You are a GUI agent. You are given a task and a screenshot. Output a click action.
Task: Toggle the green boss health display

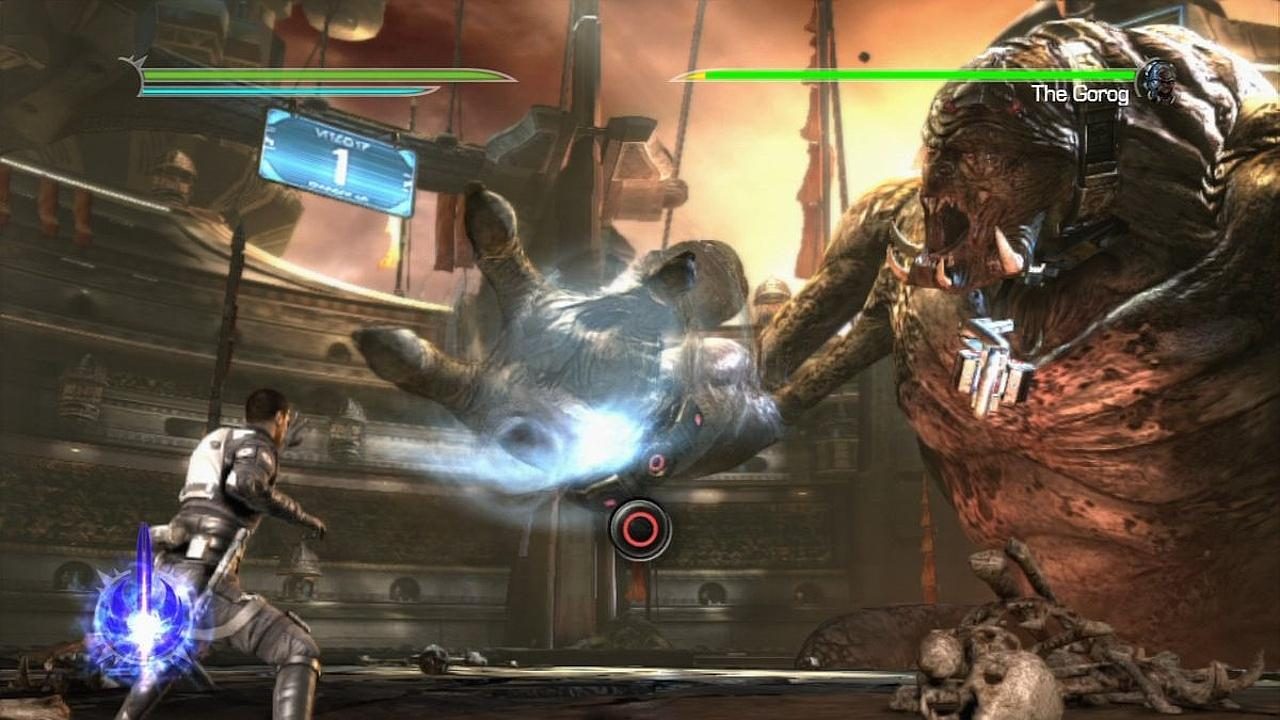(910, 72)
